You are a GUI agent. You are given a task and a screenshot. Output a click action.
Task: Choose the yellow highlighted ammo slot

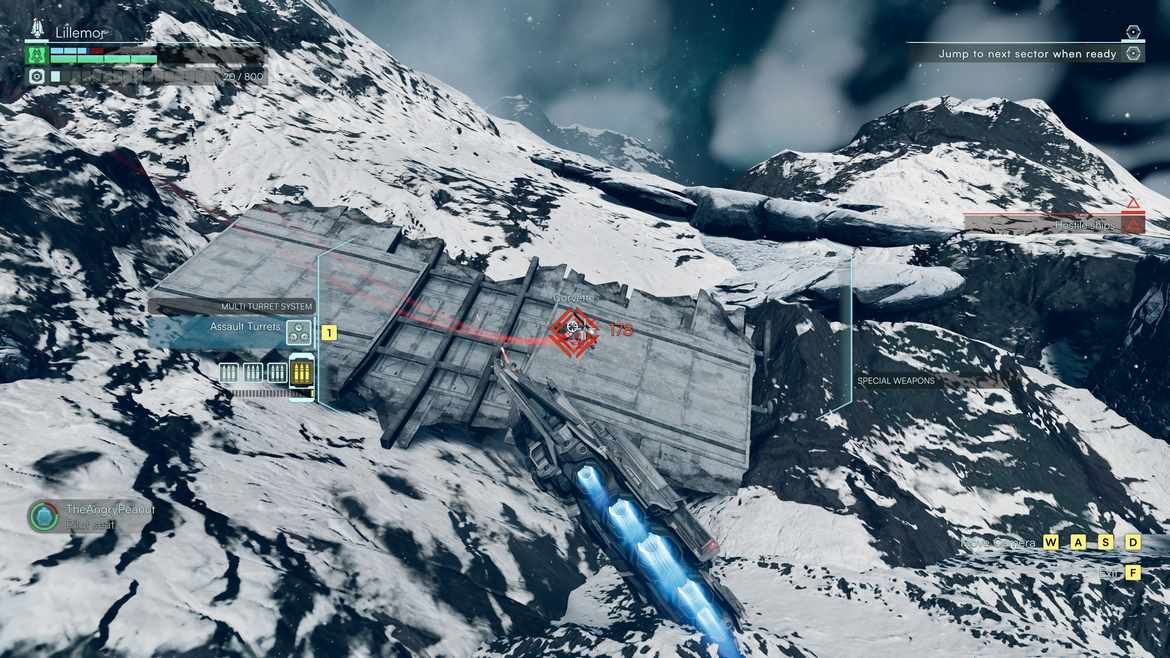click(301, 373)
